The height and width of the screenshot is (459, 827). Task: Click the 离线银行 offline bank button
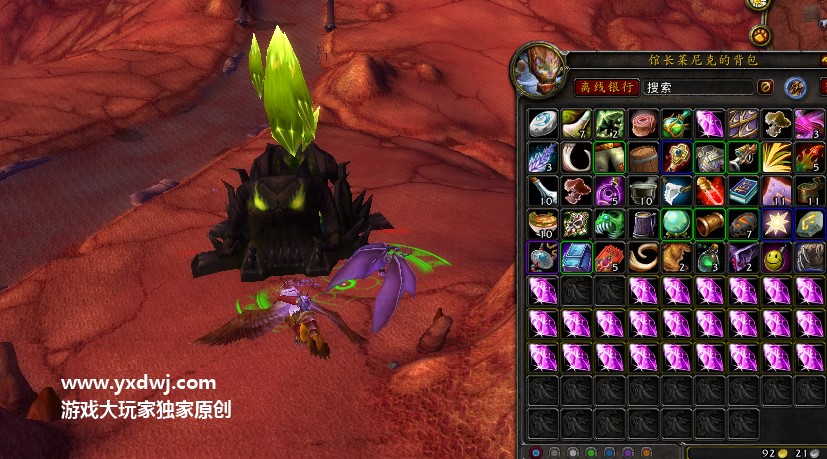coord(606,87)
